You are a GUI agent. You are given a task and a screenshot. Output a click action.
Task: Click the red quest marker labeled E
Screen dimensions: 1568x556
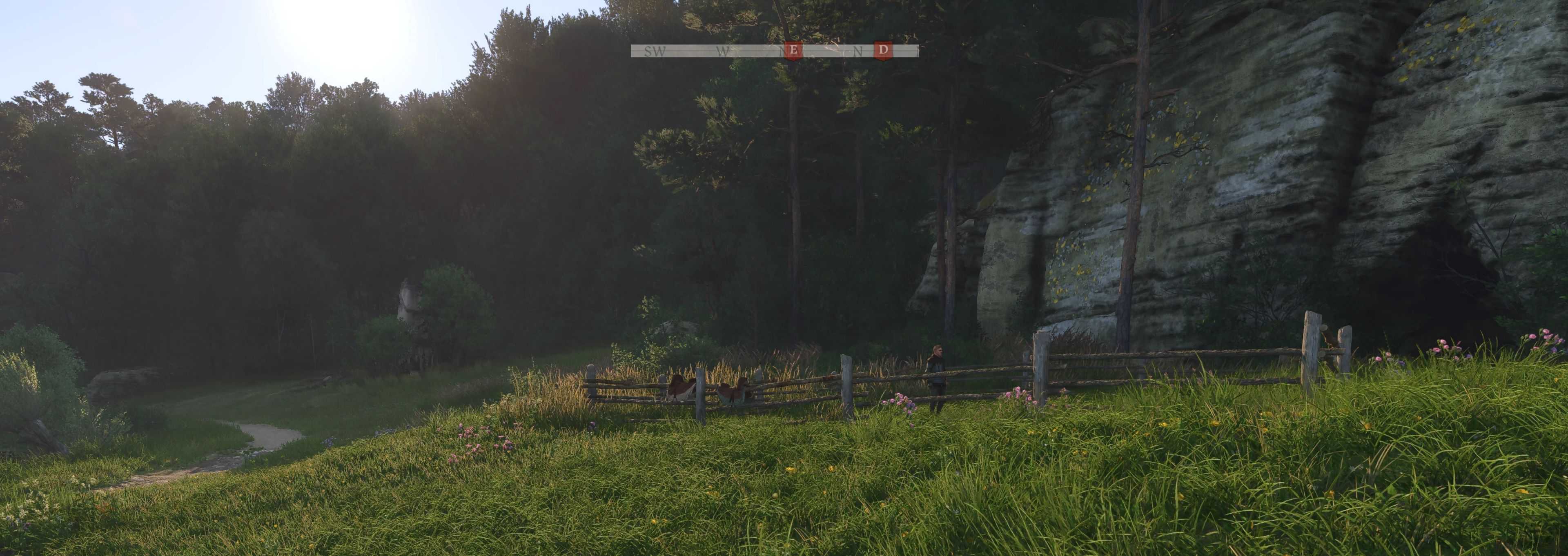792,51
